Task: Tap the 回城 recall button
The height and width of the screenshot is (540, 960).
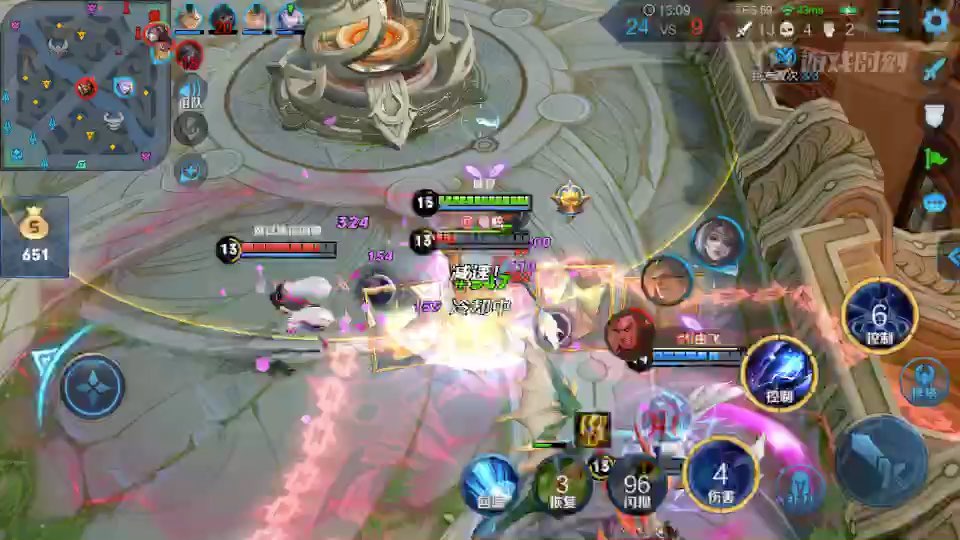Action: click(490, 484)
